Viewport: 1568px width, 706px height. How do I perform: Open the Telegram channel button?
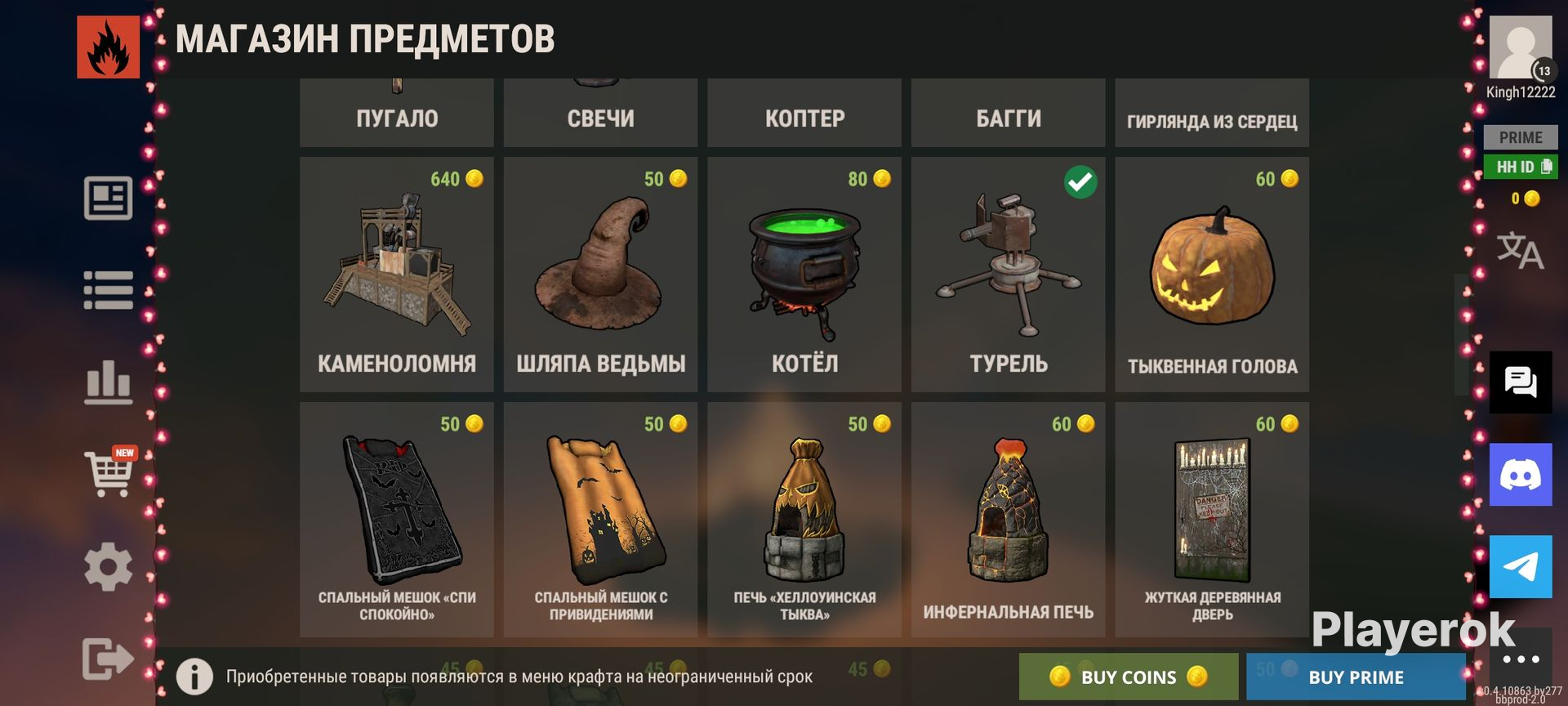tap(1521, 566)
